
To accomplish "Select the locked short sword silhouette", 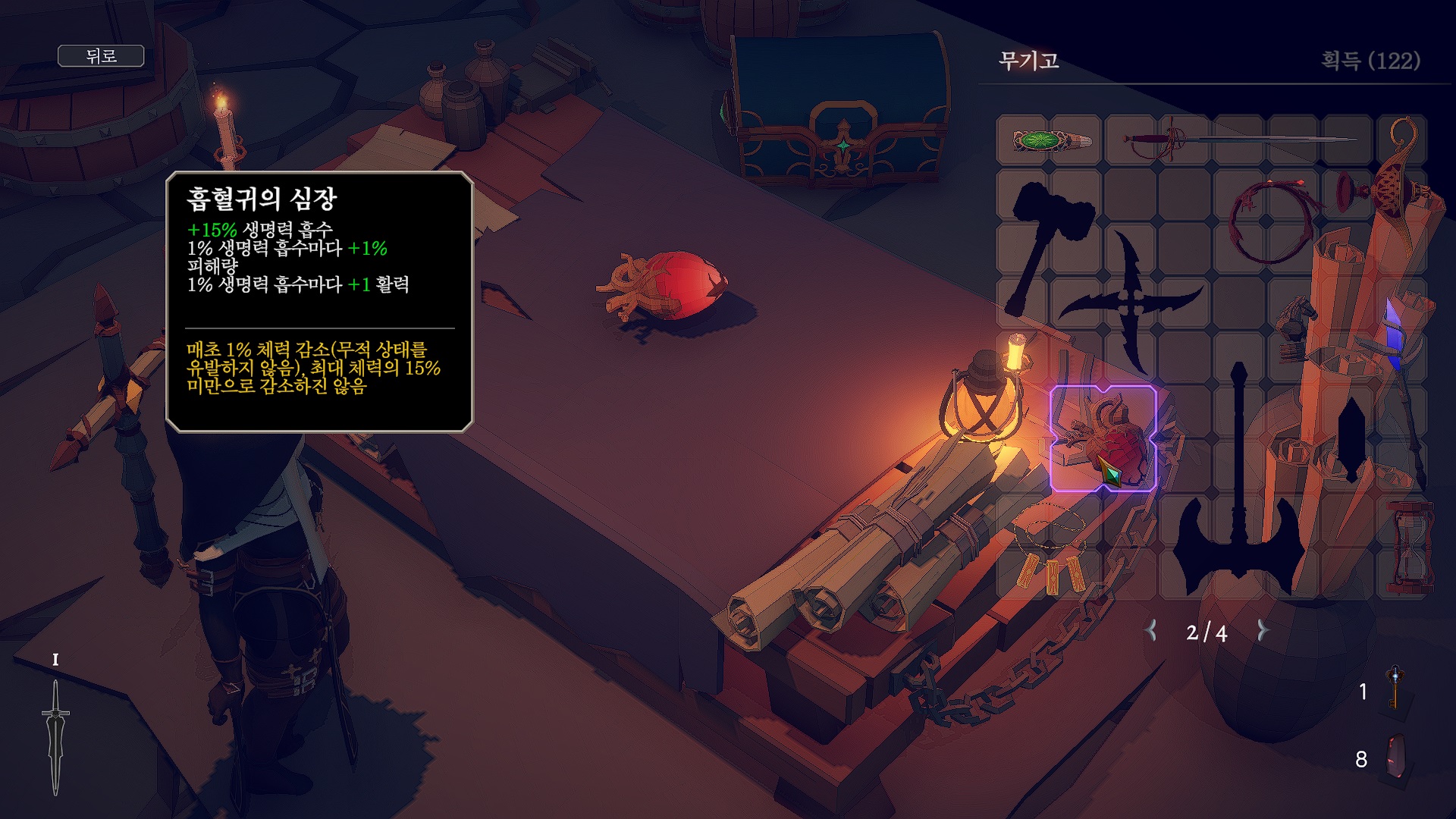I will click(1351, 440).
